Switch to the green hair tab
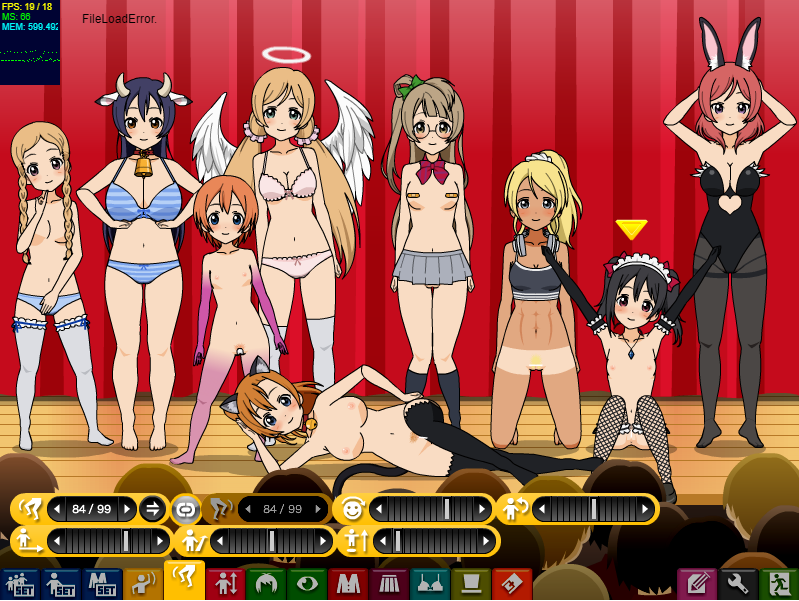 pos(266,584)
